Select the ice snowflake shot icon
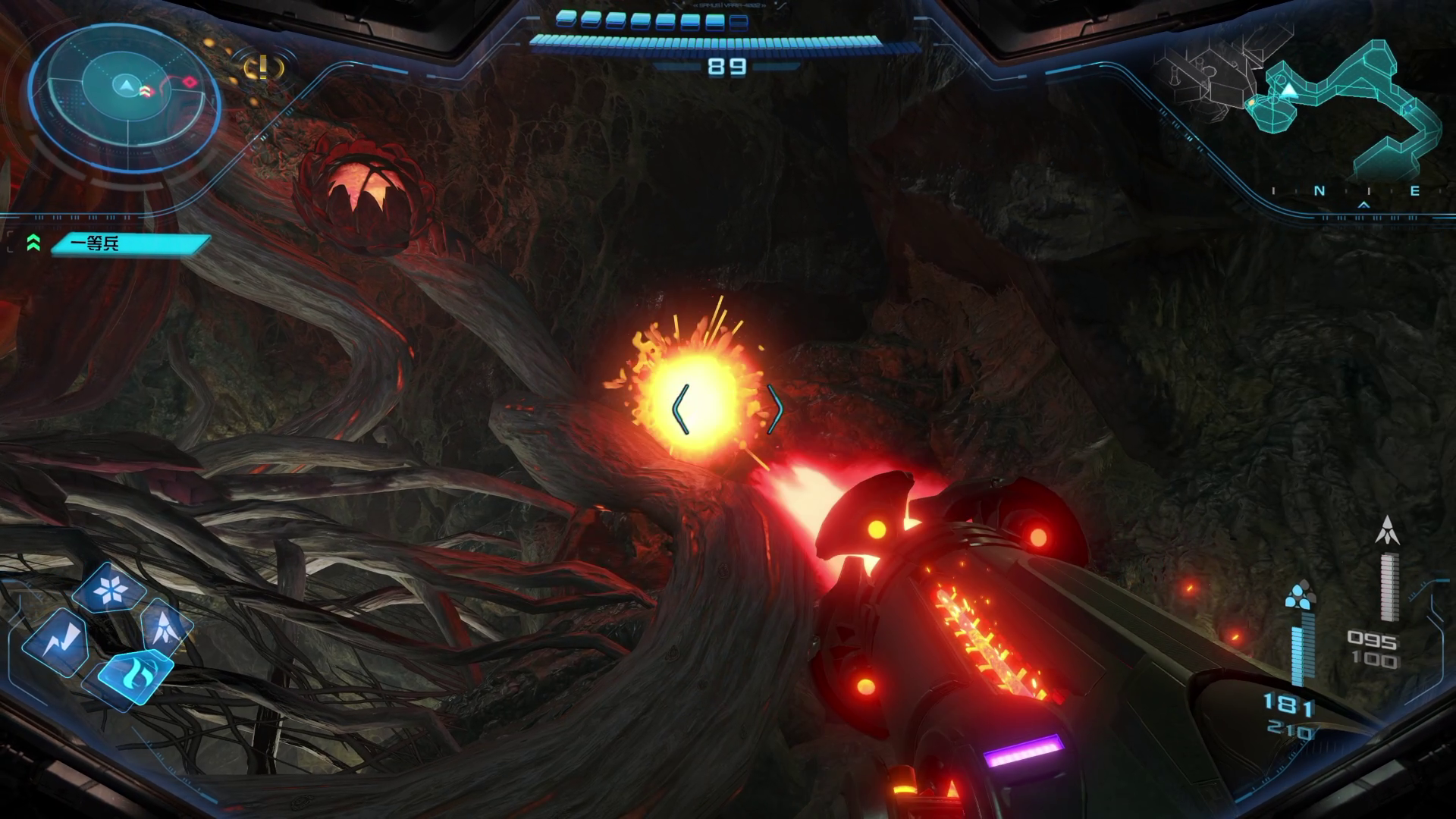 pos(111,589)
